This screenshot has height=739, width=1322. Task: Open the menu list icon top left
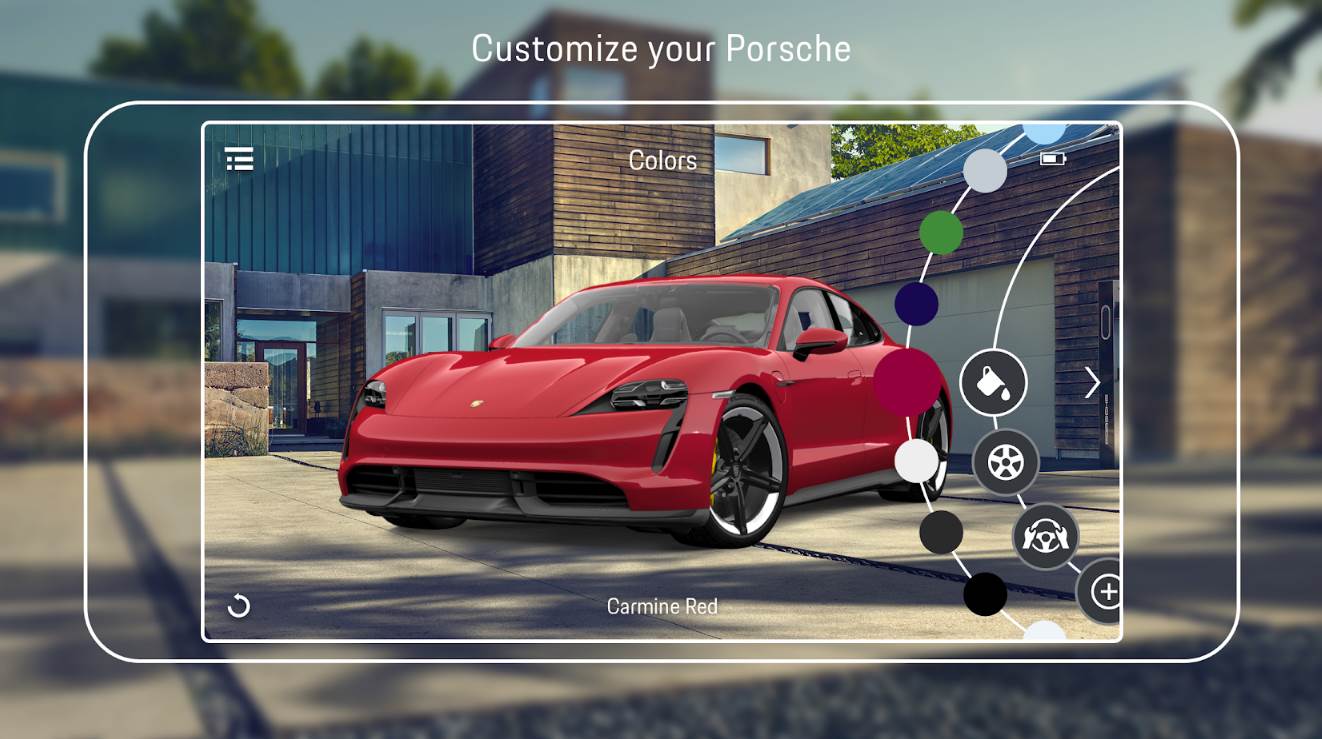pyautogui.click(x=239, y=159)
